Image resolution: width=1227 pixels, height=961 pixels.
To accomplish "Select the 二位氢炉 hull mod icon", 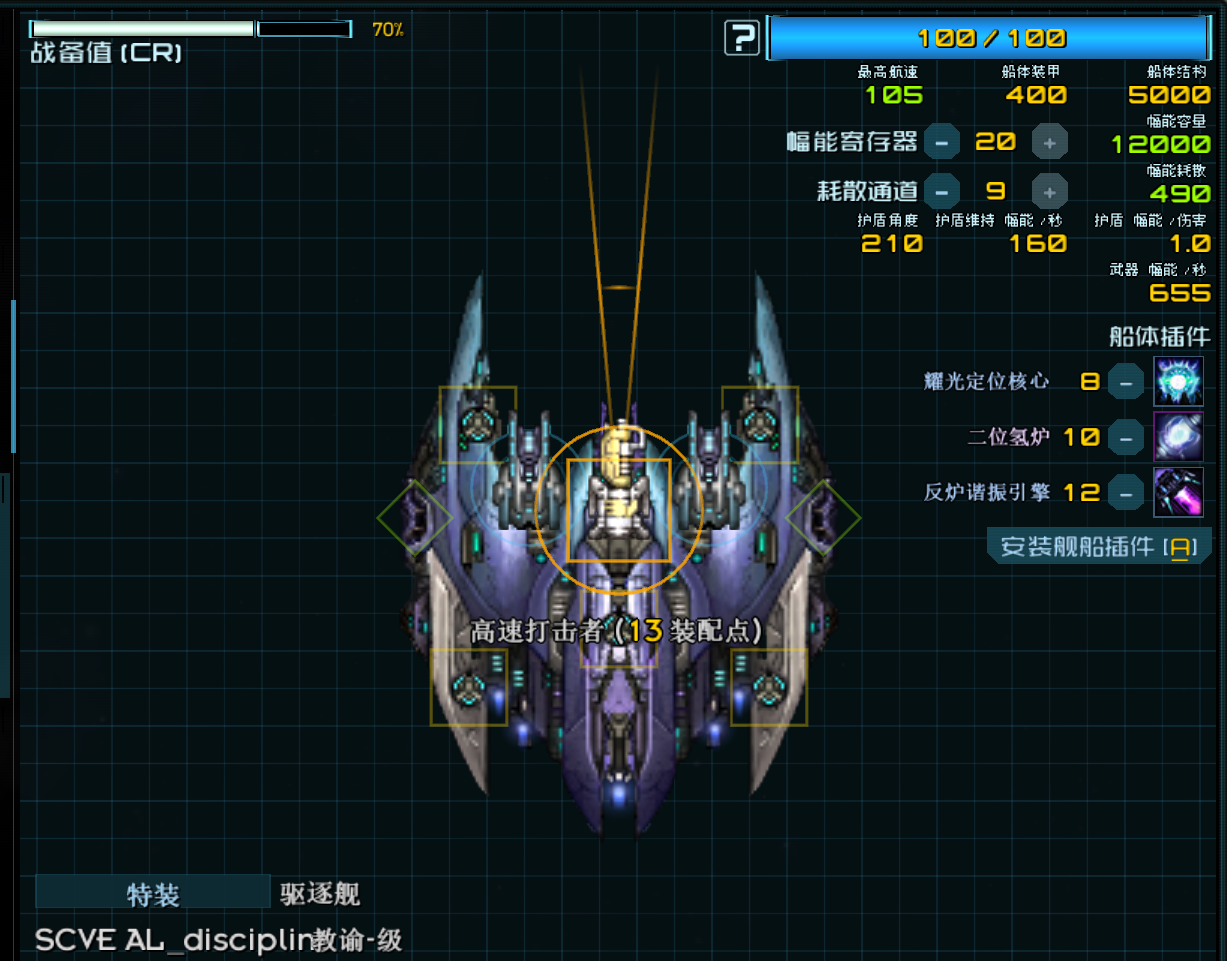I will point(1178,437).
